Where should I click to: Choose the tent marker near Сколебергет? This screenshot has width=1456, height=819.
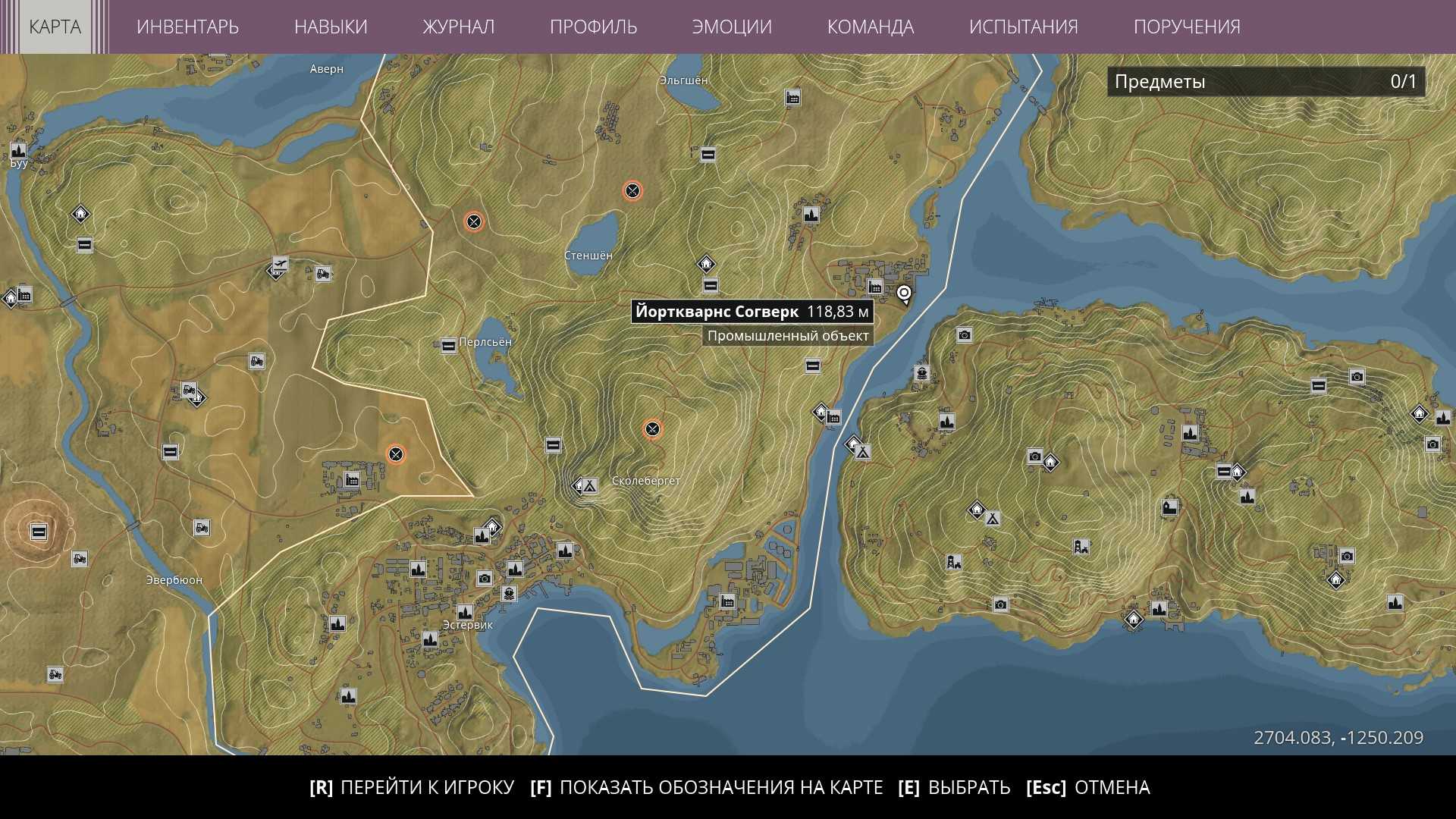589,485
